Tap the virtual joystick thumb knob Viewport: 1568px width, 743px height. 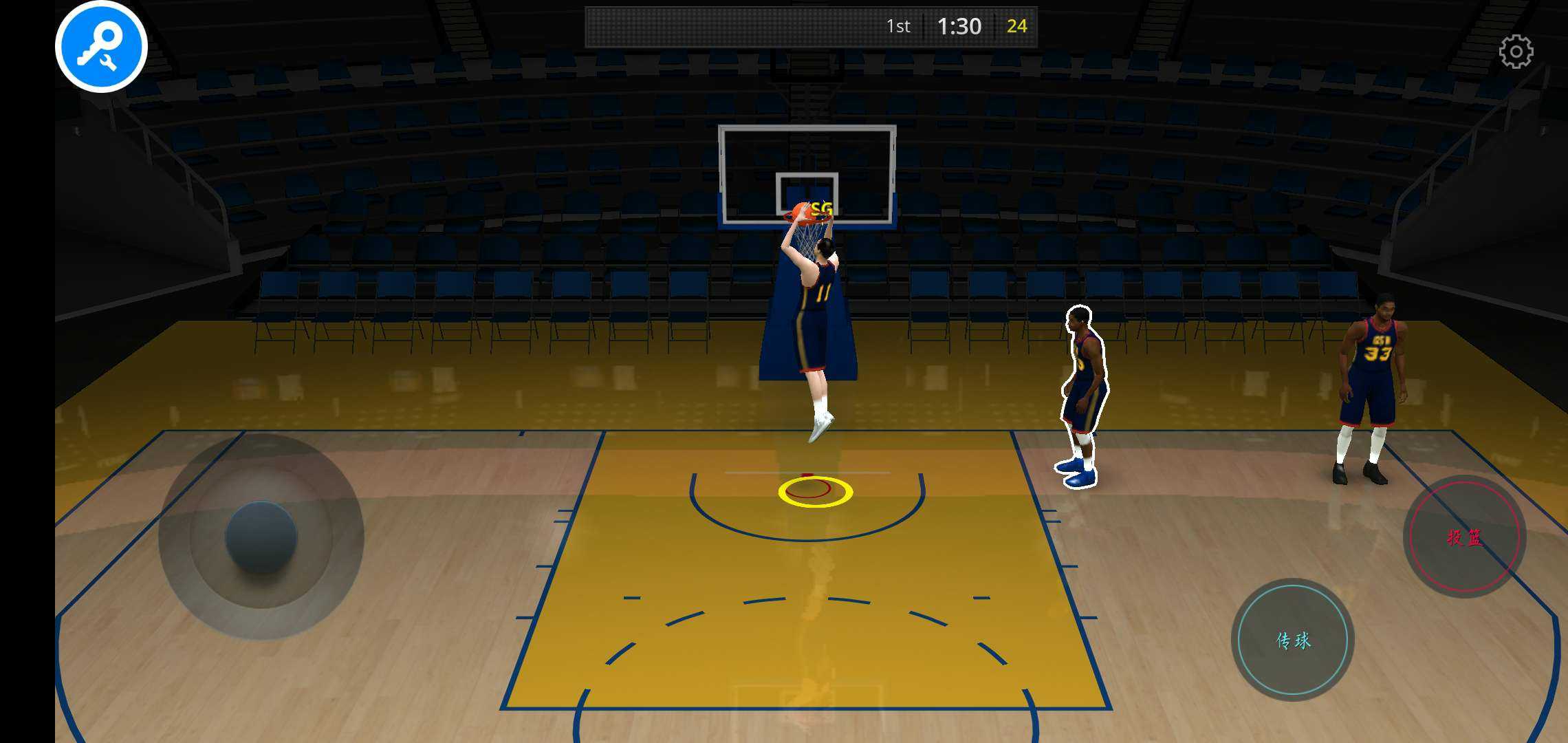pos(261,537)
